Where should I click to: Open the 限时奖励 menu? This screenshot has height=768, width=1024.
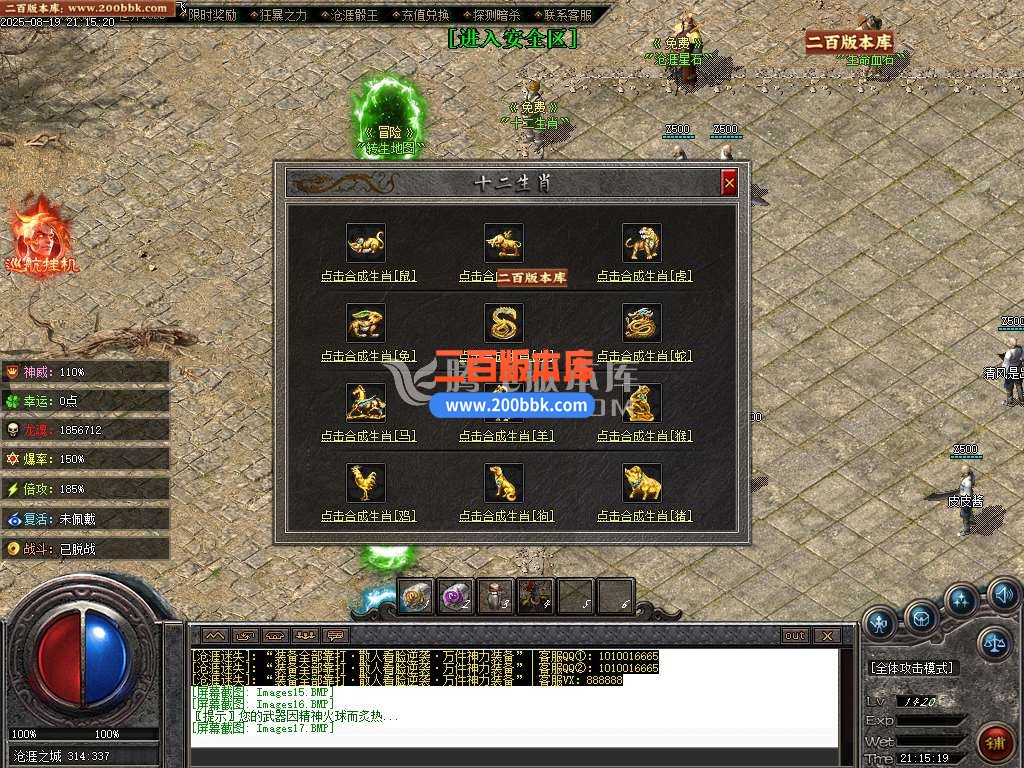(213, 15)
